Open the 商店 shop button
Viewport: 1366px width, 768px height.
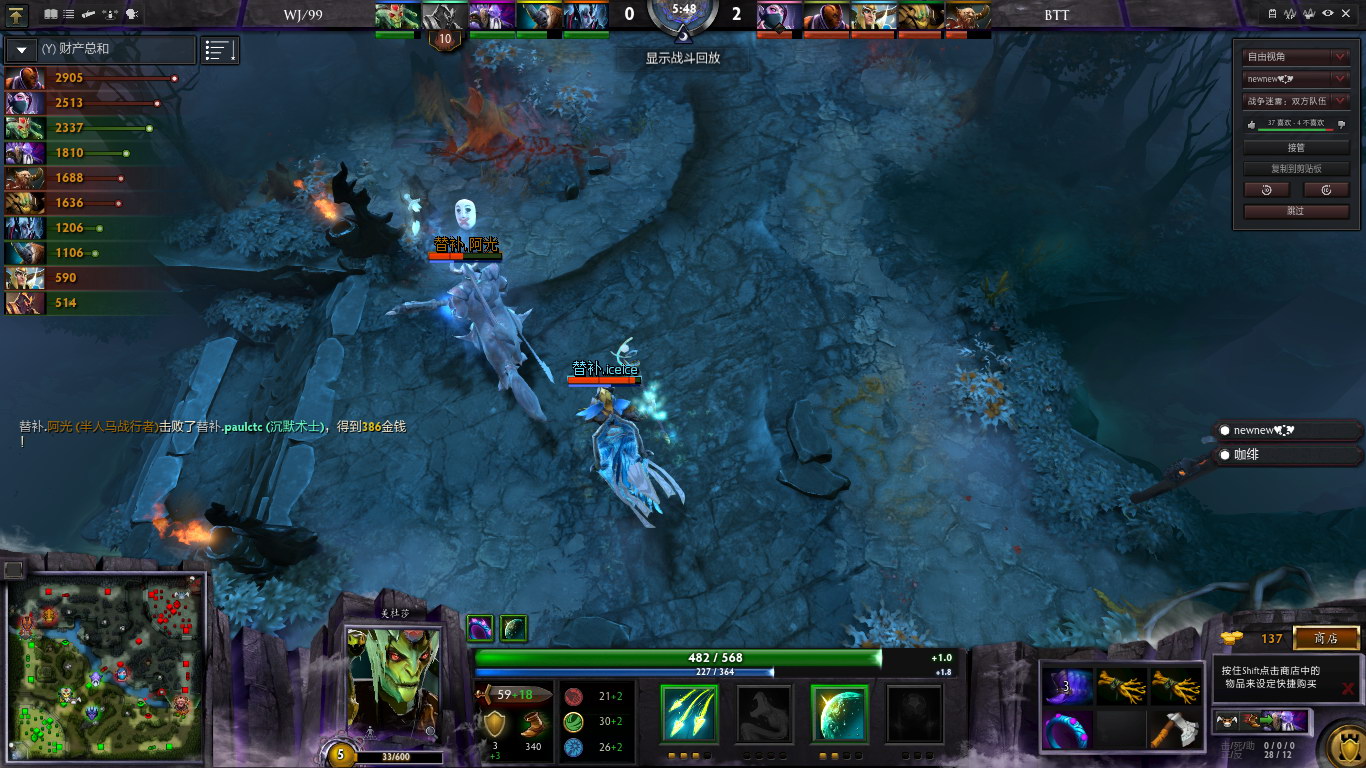tap(1326, 638)
